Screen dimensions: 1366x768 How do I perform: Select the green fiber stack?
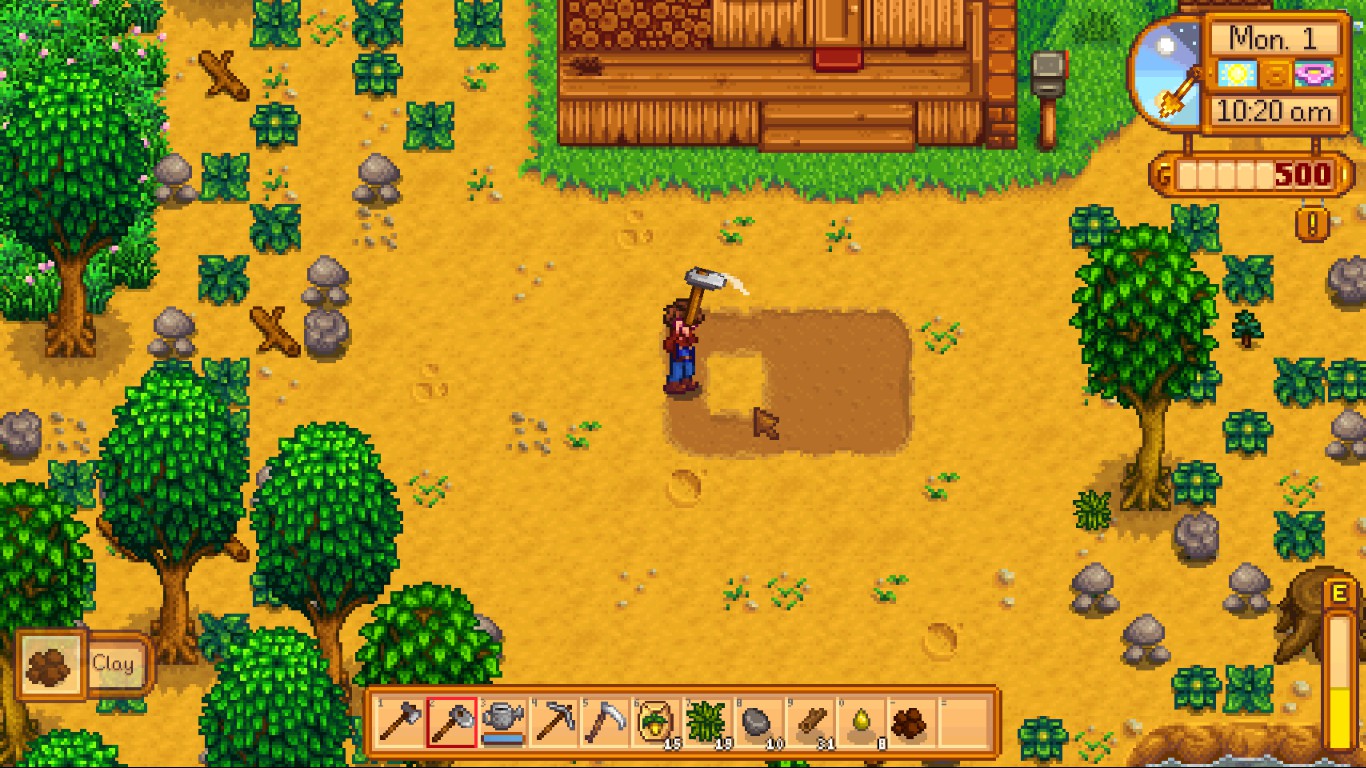point(707,722)
